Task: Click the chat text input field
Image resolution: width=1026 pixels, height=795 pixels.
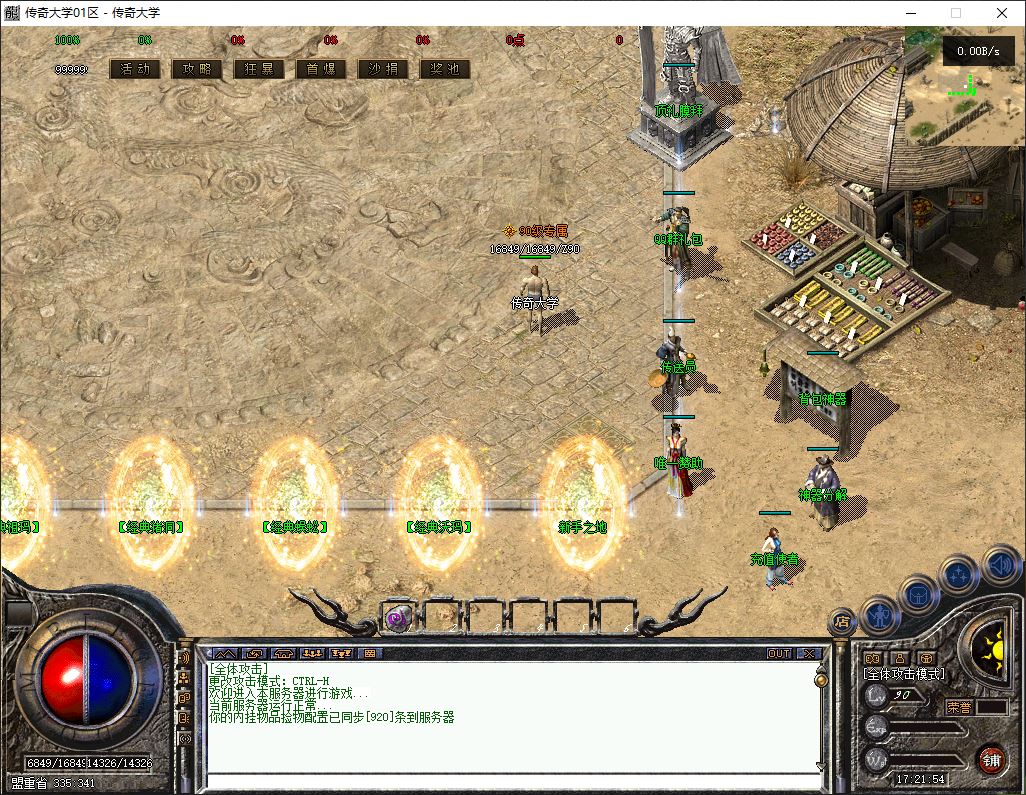Action: [510, 781]
